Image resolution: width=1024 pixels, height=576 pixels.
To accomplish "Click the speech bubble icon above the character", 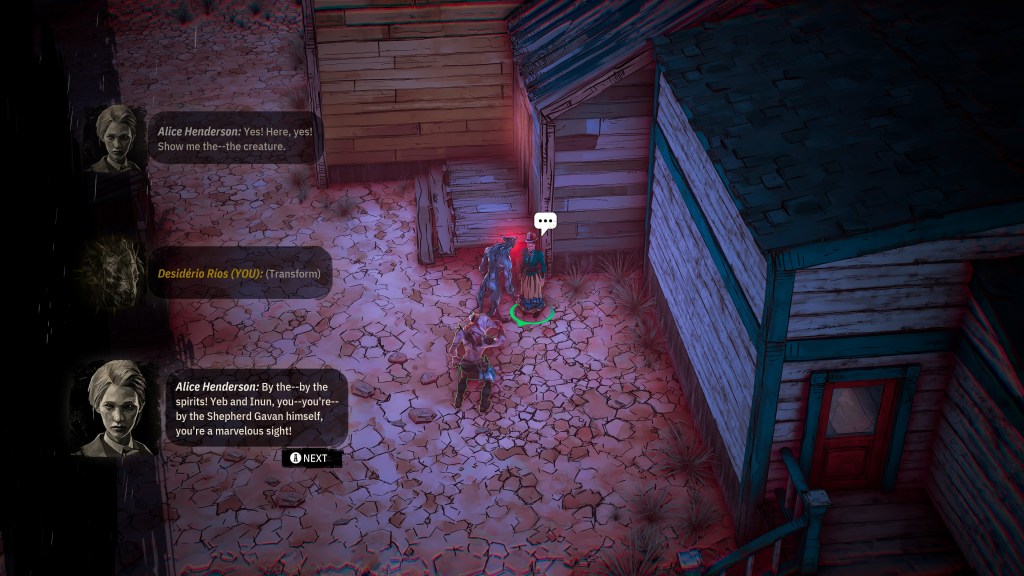I will [x=544, y=222].
